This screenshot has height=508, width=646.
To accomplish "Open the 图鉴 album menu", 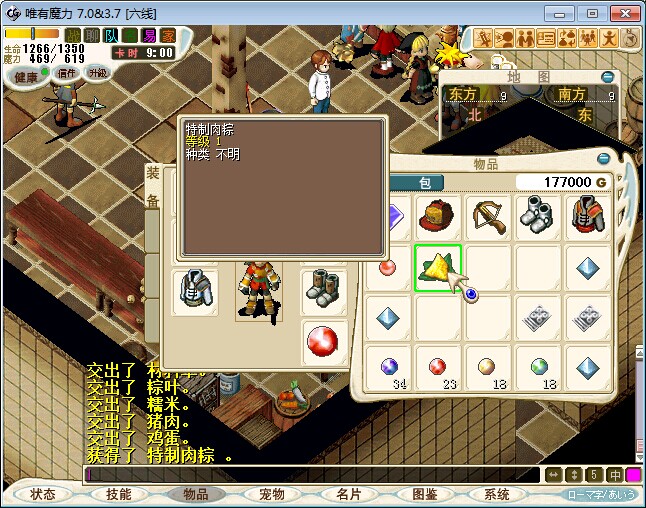I will [424, 494].
